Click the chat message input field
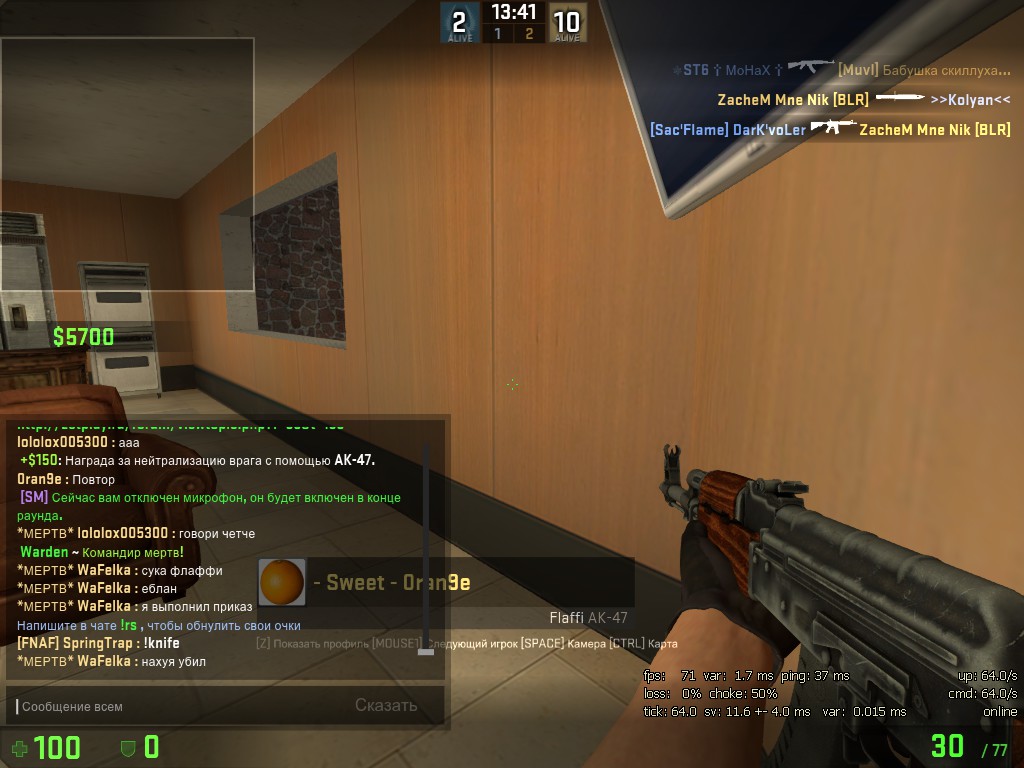 pyautogui.click(x=180, y=706)
